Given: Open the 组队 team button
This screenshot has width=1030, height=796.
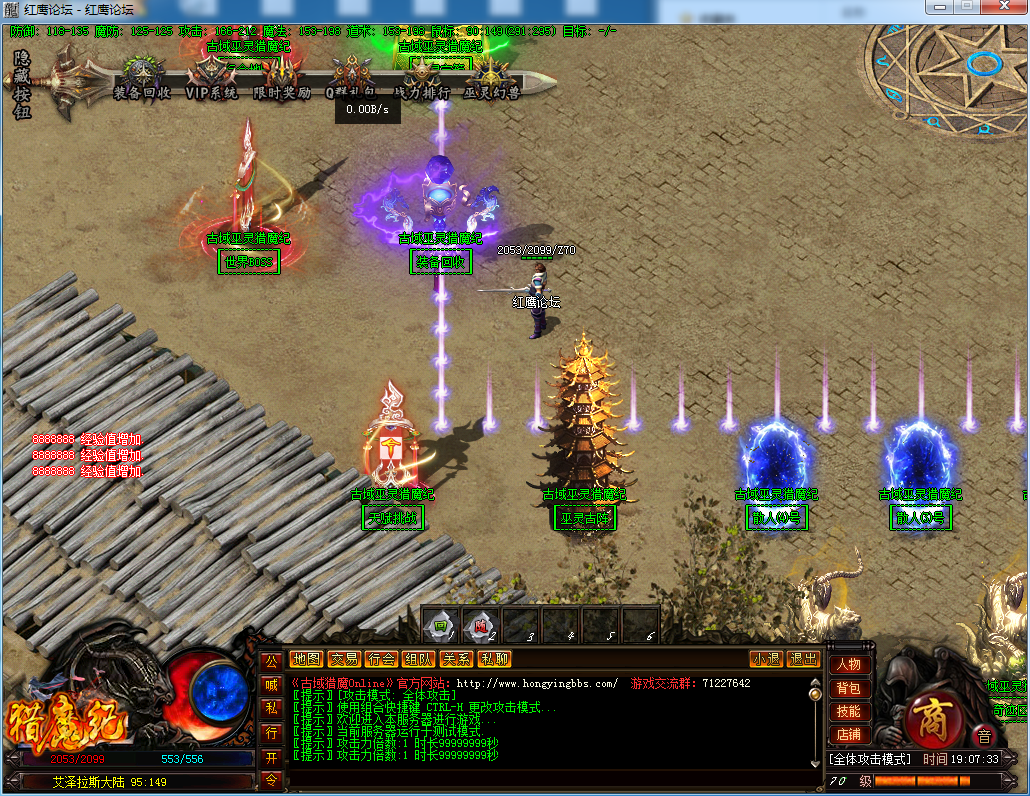Looking at the screenshot, I should [418, 659].
